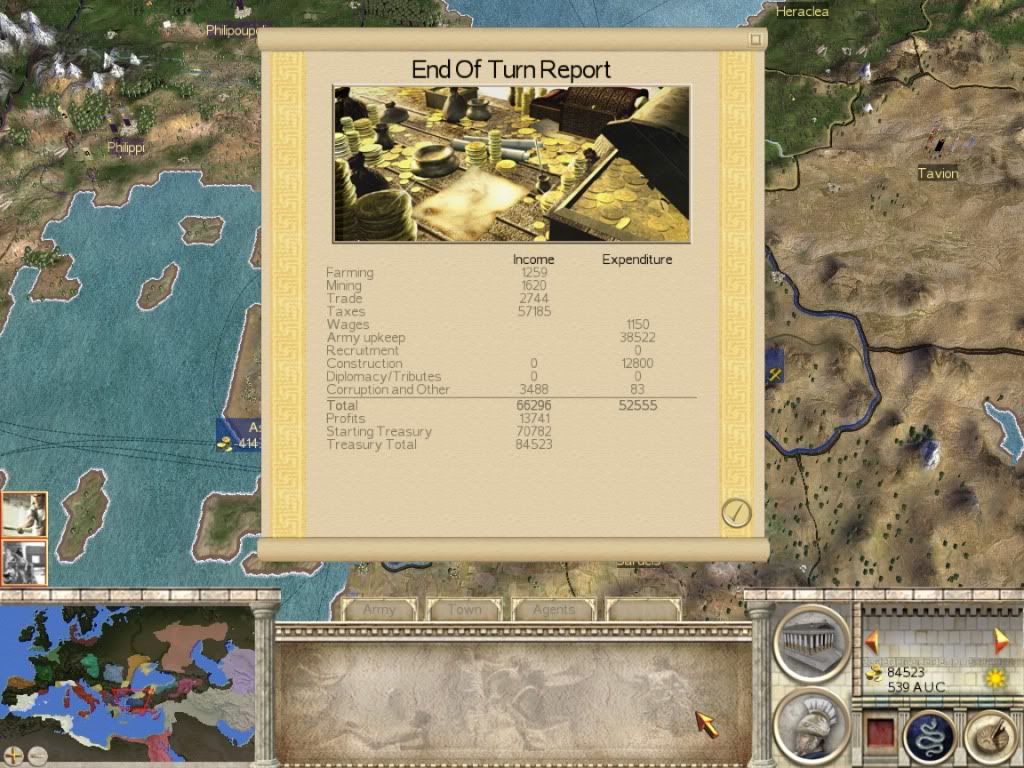Zoom out the minimap with minus button

point(37,755)
